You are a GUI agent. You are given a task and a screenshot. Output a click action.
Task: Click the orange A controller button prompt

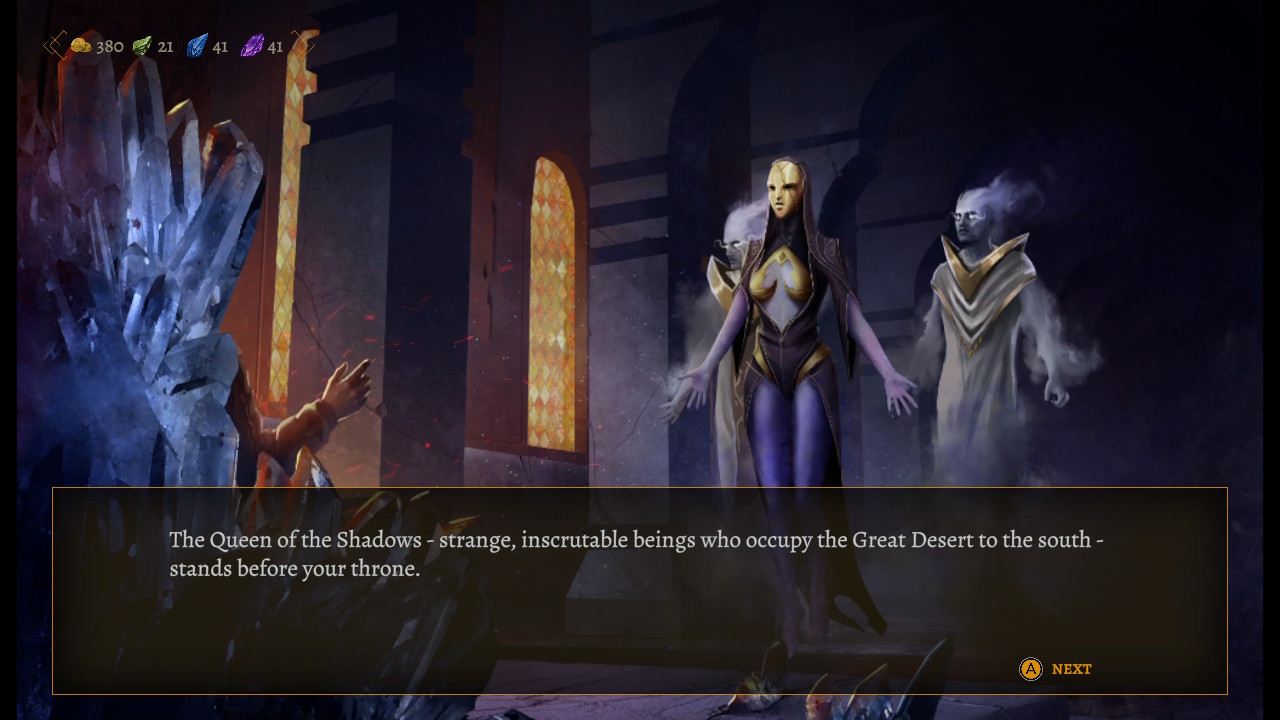[x=1030, y=669]
